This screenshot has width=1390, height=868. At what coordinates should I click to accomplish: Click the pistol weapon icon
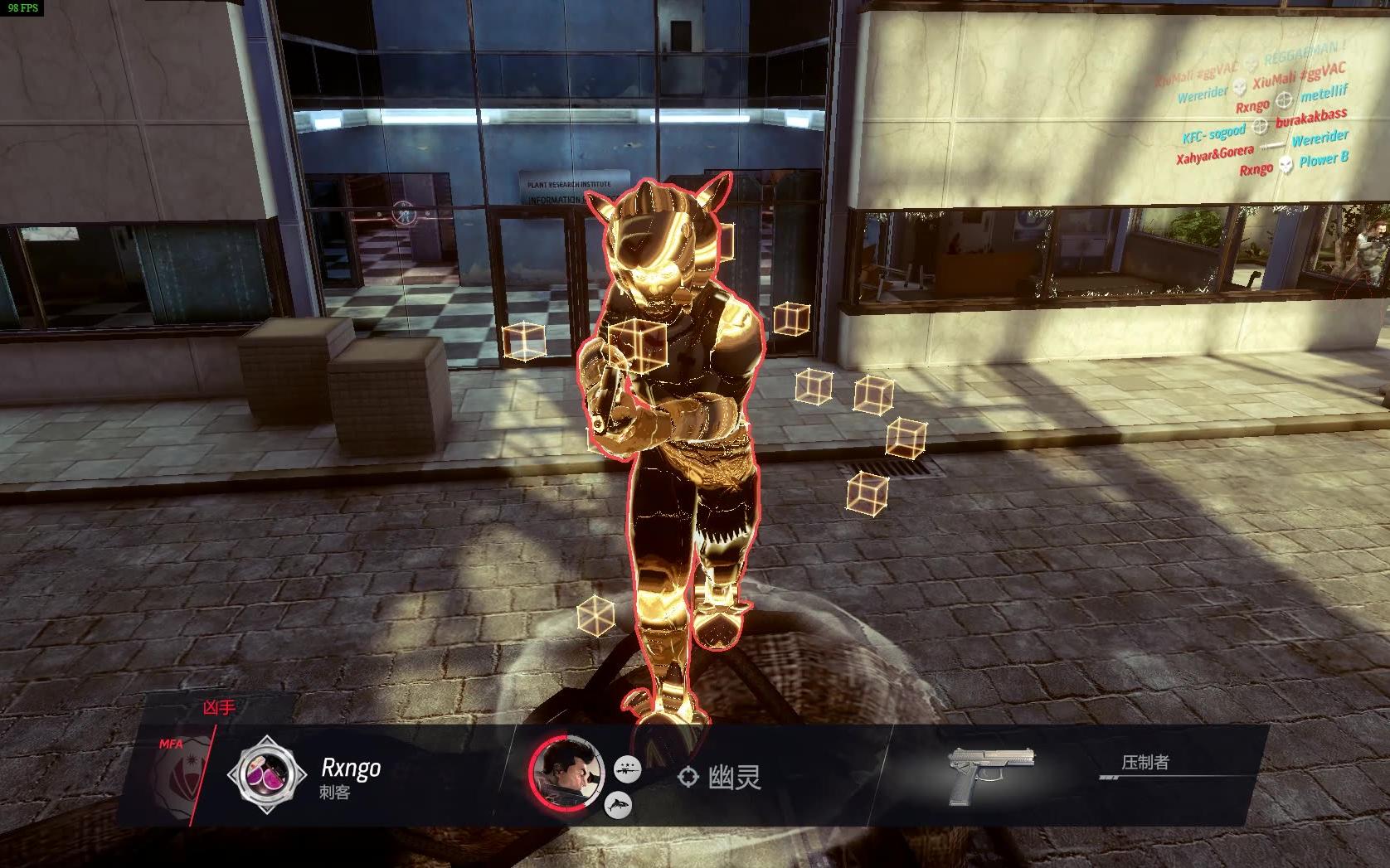point(993,774)
